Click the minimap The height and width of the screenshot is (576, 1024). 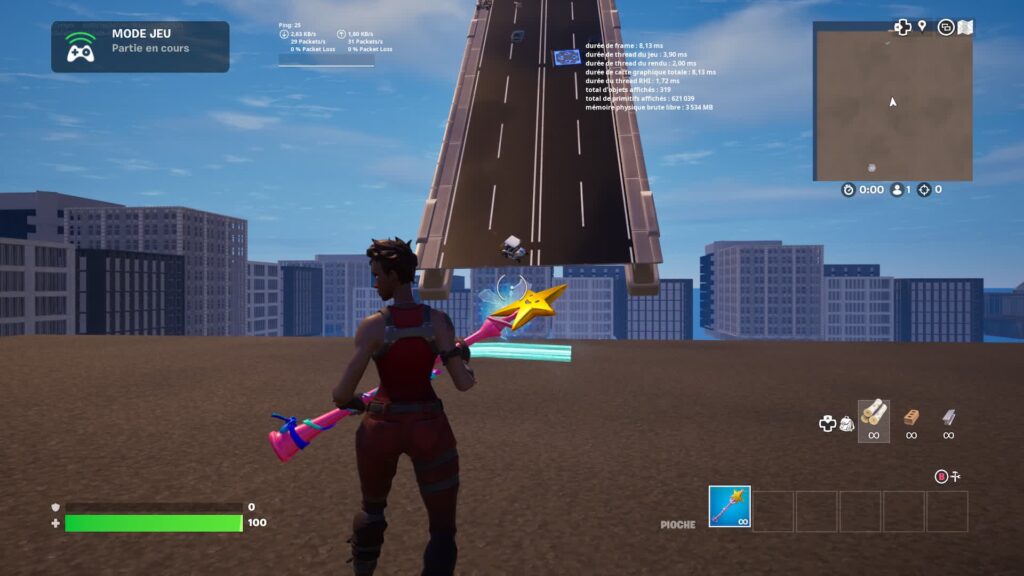(892, 101)
